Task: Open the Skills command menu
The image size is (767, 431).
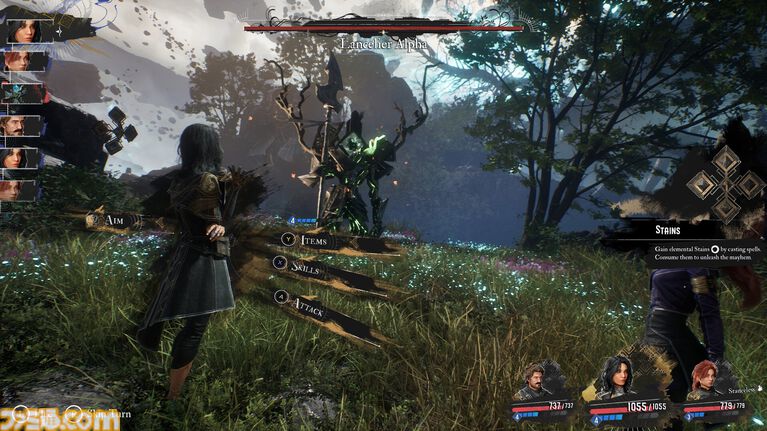Action: point(306,267)
